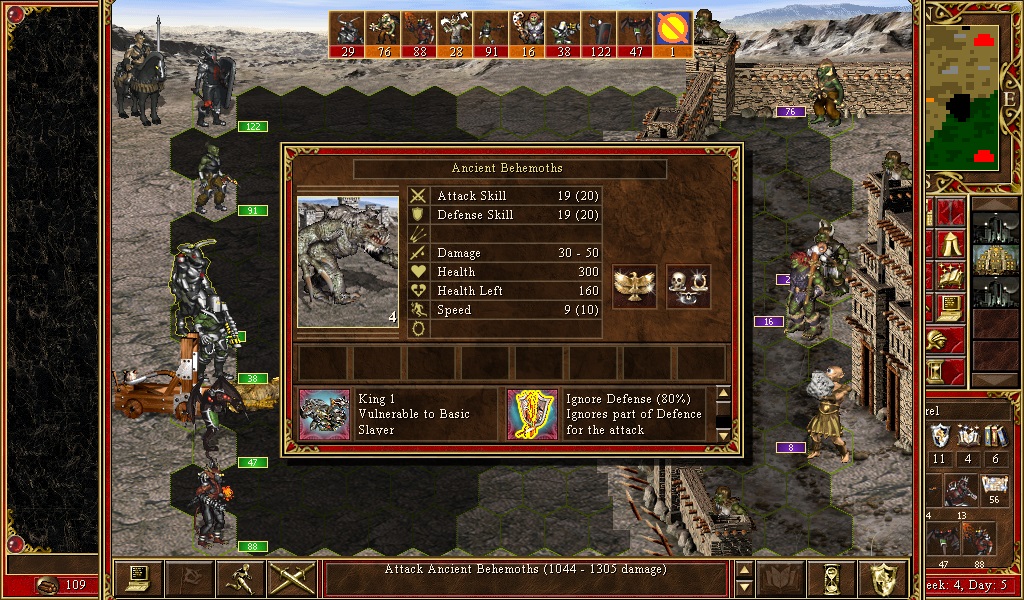
Task: Show the golden eagle morale icon details
Action: tap(635, 286)
